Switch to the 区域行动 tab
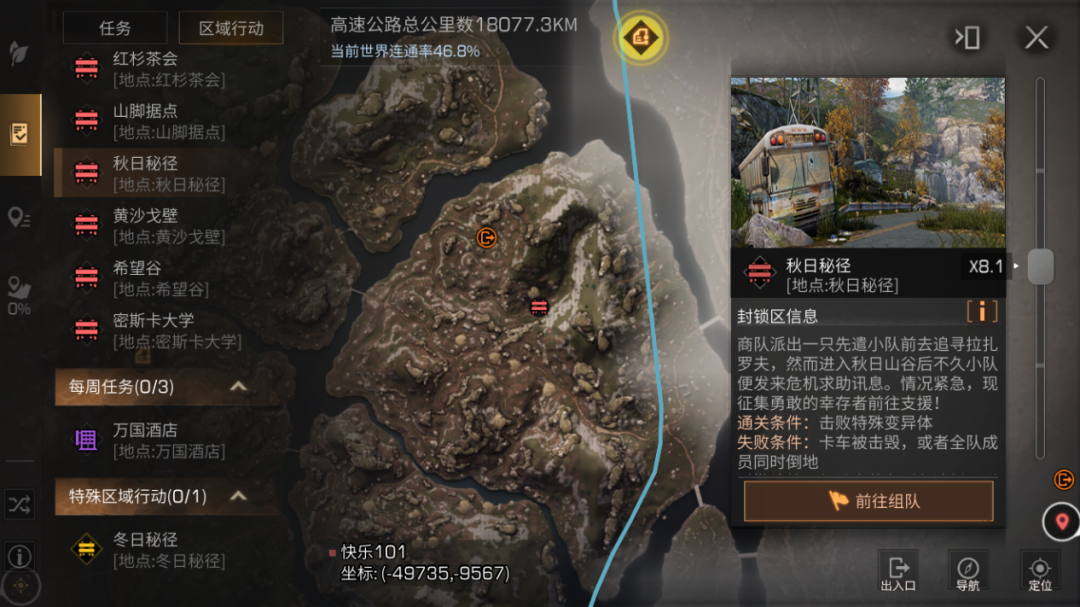The image size is (1080, 607). [x=231, y=28]
